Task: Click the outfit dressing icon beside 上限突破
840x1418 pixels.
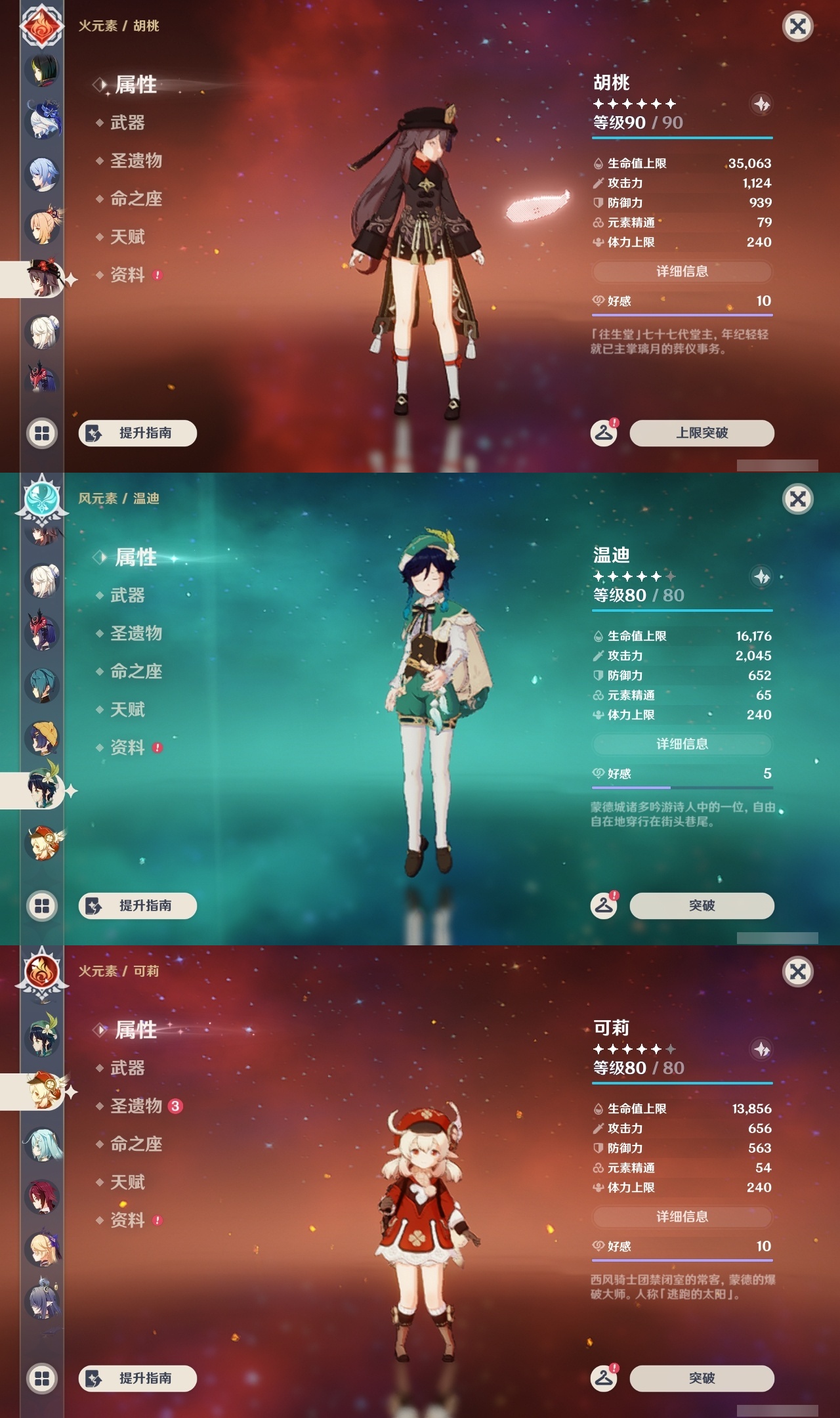Action: point(606,433)
